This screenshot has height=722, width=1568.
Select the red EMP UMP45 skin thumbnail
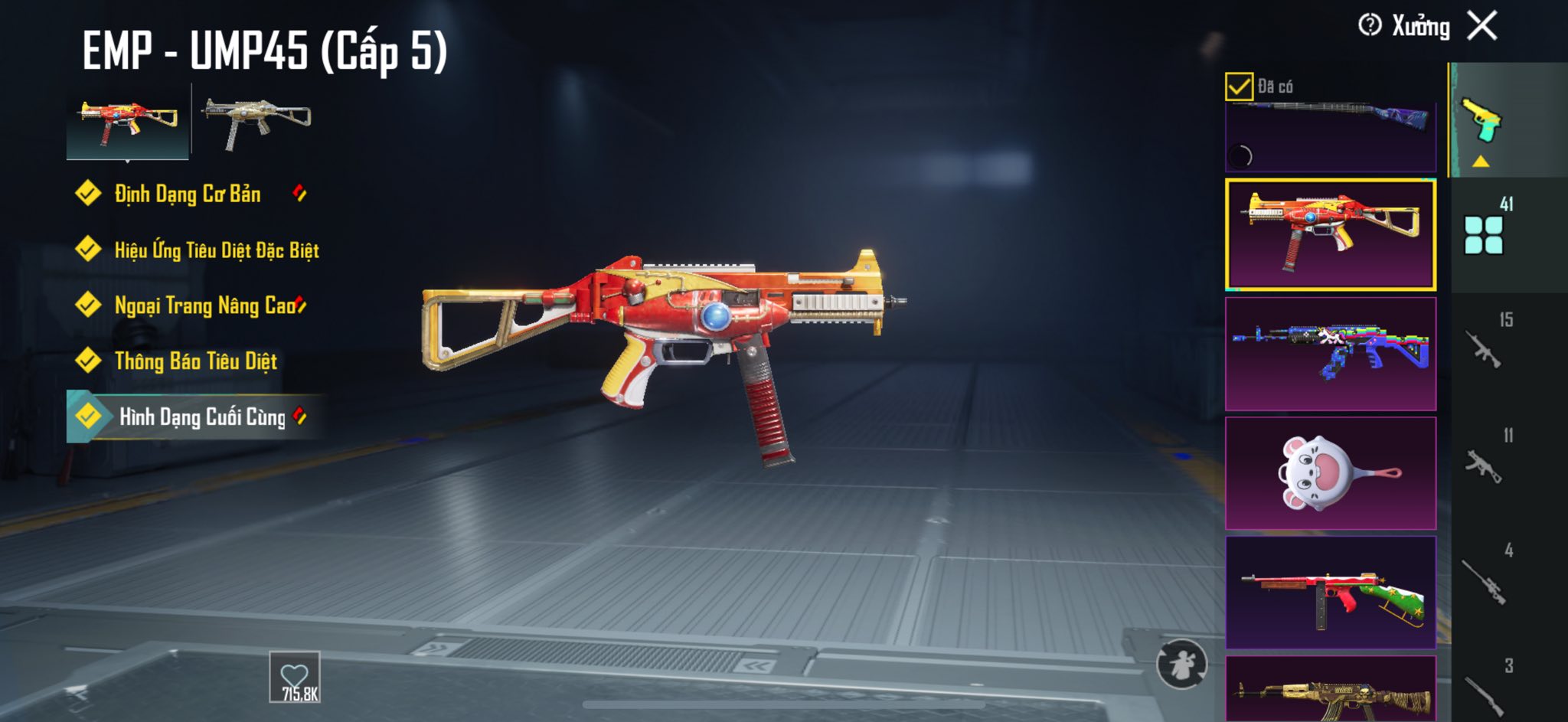click(127, 121)
